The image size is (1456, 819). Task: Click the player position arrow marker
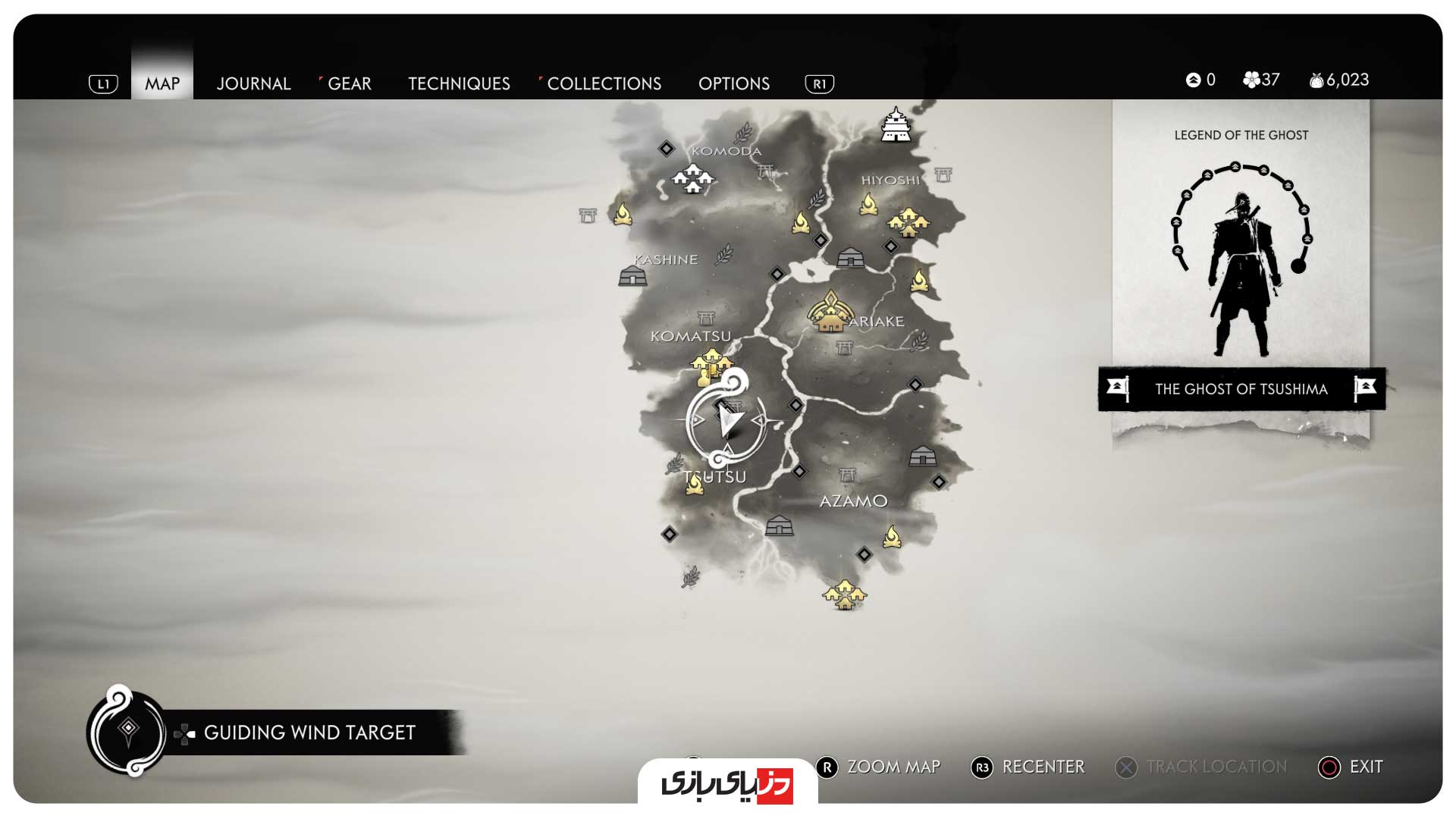click(728, 421)
